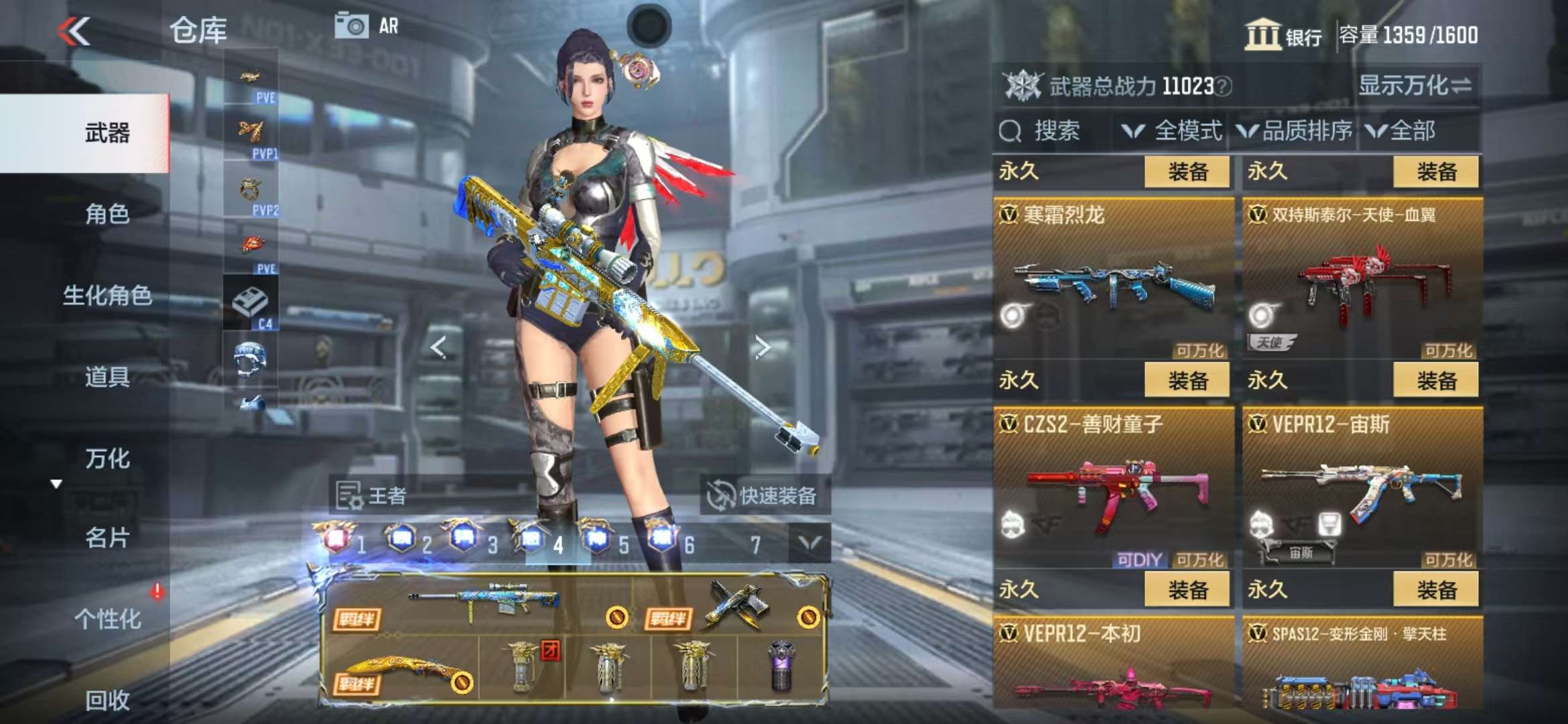Image resolution: width=1568 pixels, height=724 pixels.
Task: Activate the 快速装备 quick equip button
Action: (764, 496)
